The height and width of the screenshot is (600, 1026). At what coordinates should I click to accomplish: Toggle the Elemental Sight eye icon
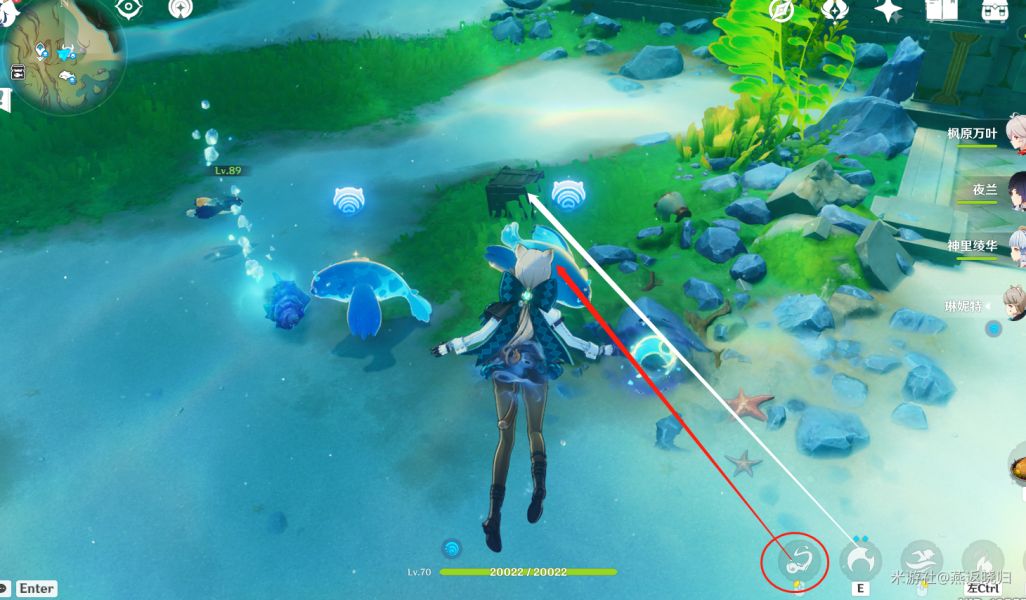(129, 9)
